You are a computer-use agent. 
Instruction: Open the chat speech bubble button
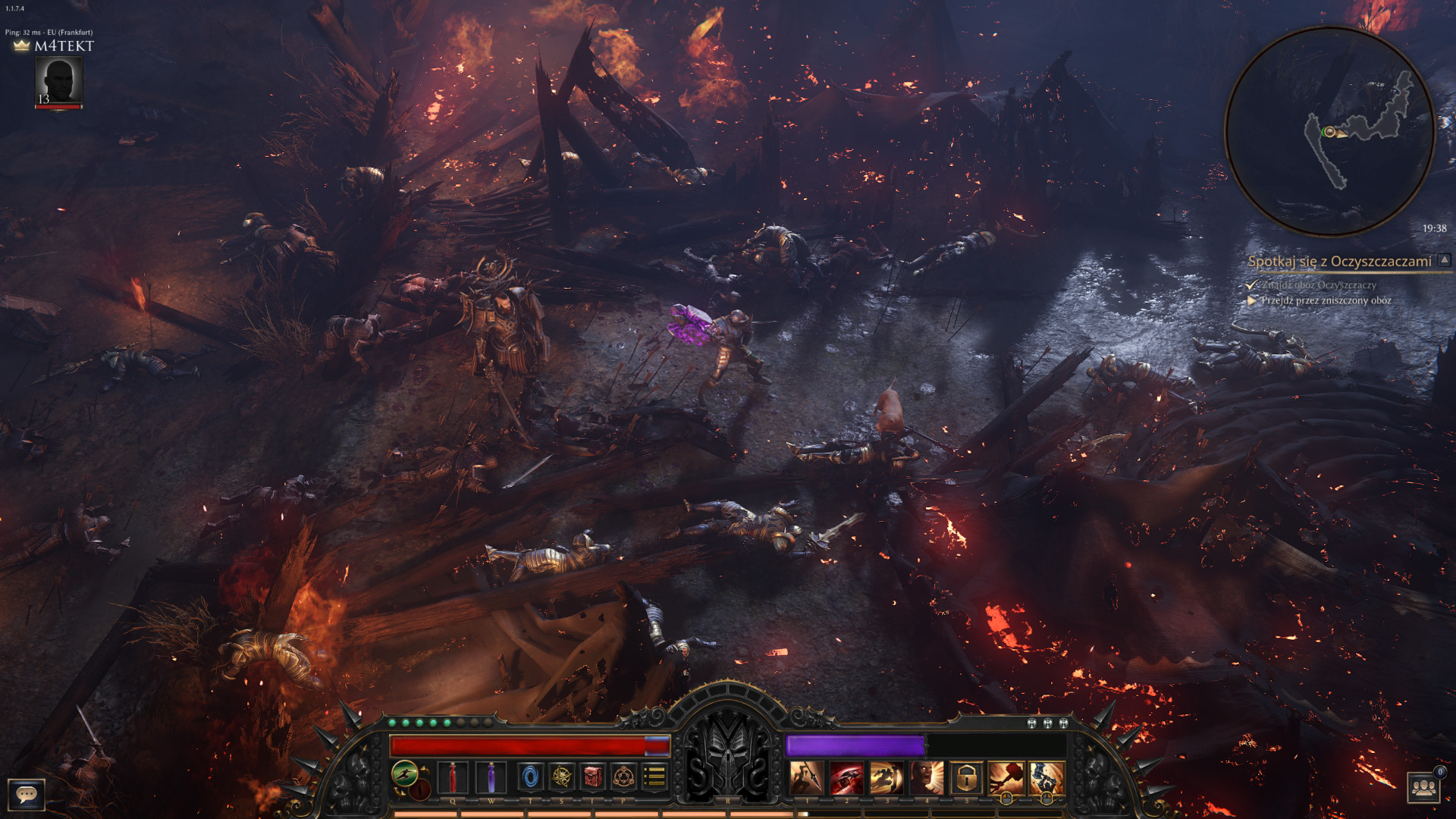pyautogui.click(x=27, y=794)
